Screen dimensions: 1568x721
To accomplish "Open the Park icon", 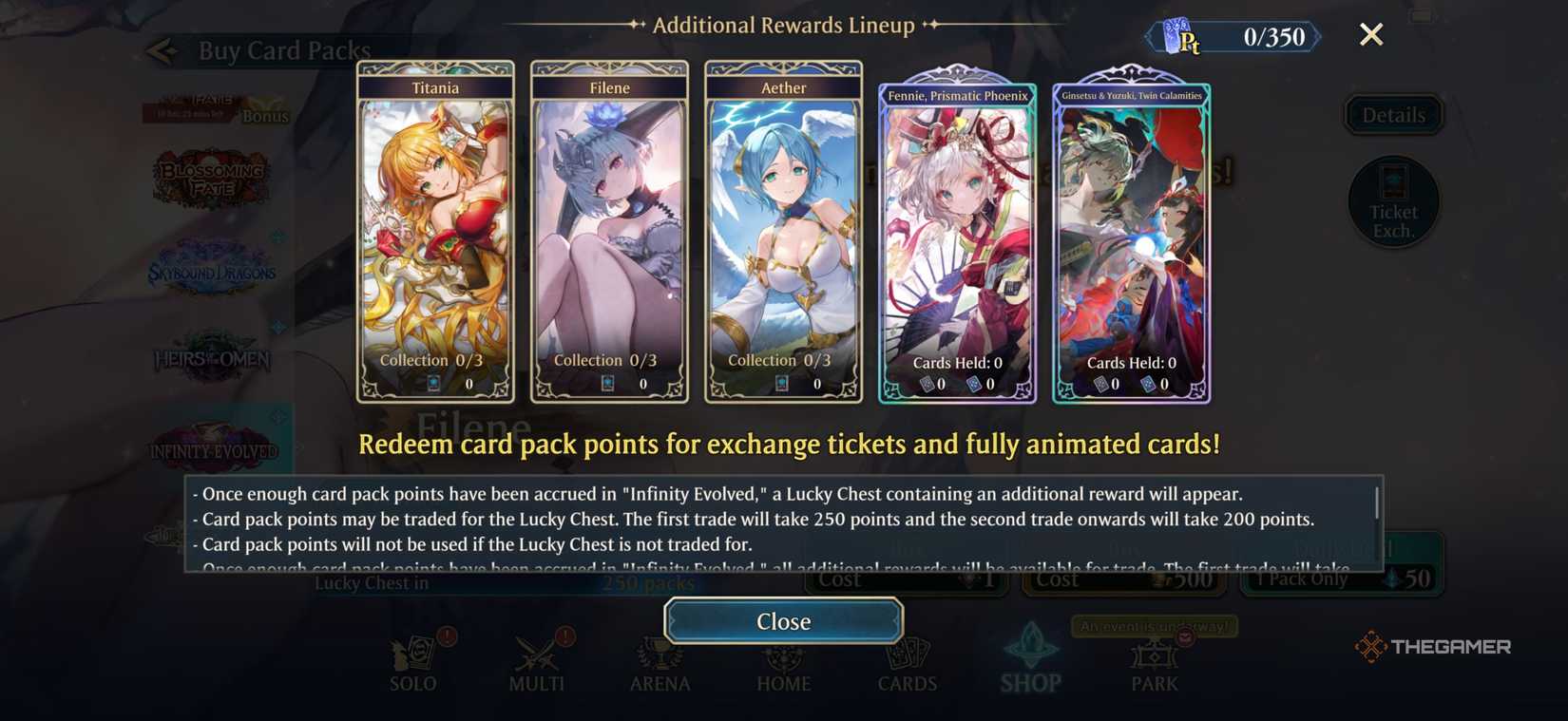I will coord(1153,660).
